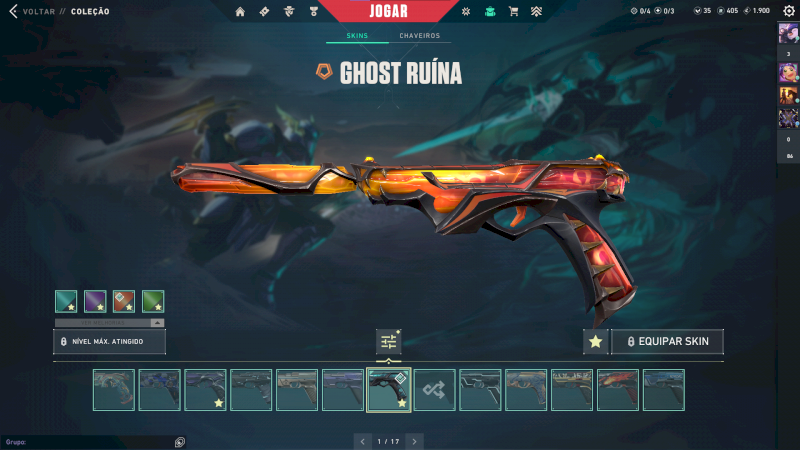
Task: Select the purple color variant swatch
Action: point(95,301)
